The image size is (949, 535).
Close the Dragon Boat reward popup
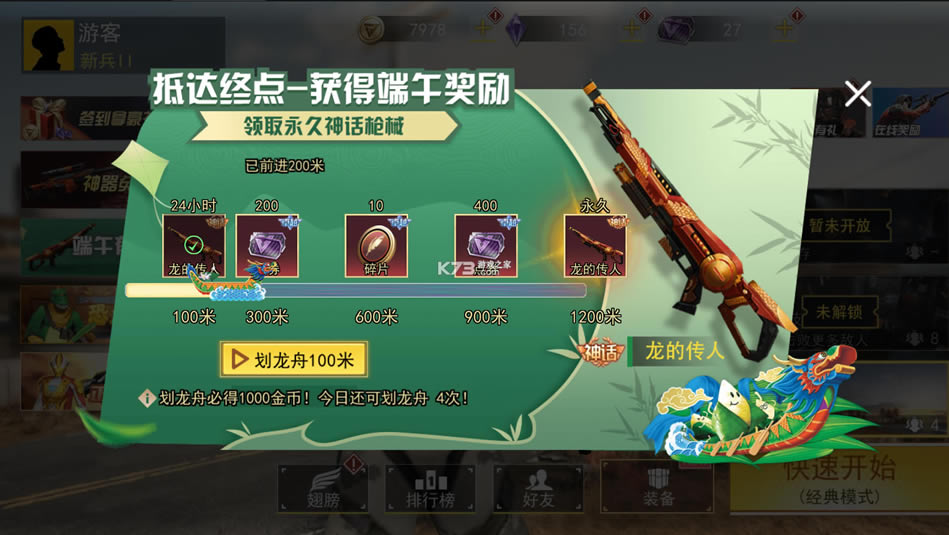click(857, 94)
